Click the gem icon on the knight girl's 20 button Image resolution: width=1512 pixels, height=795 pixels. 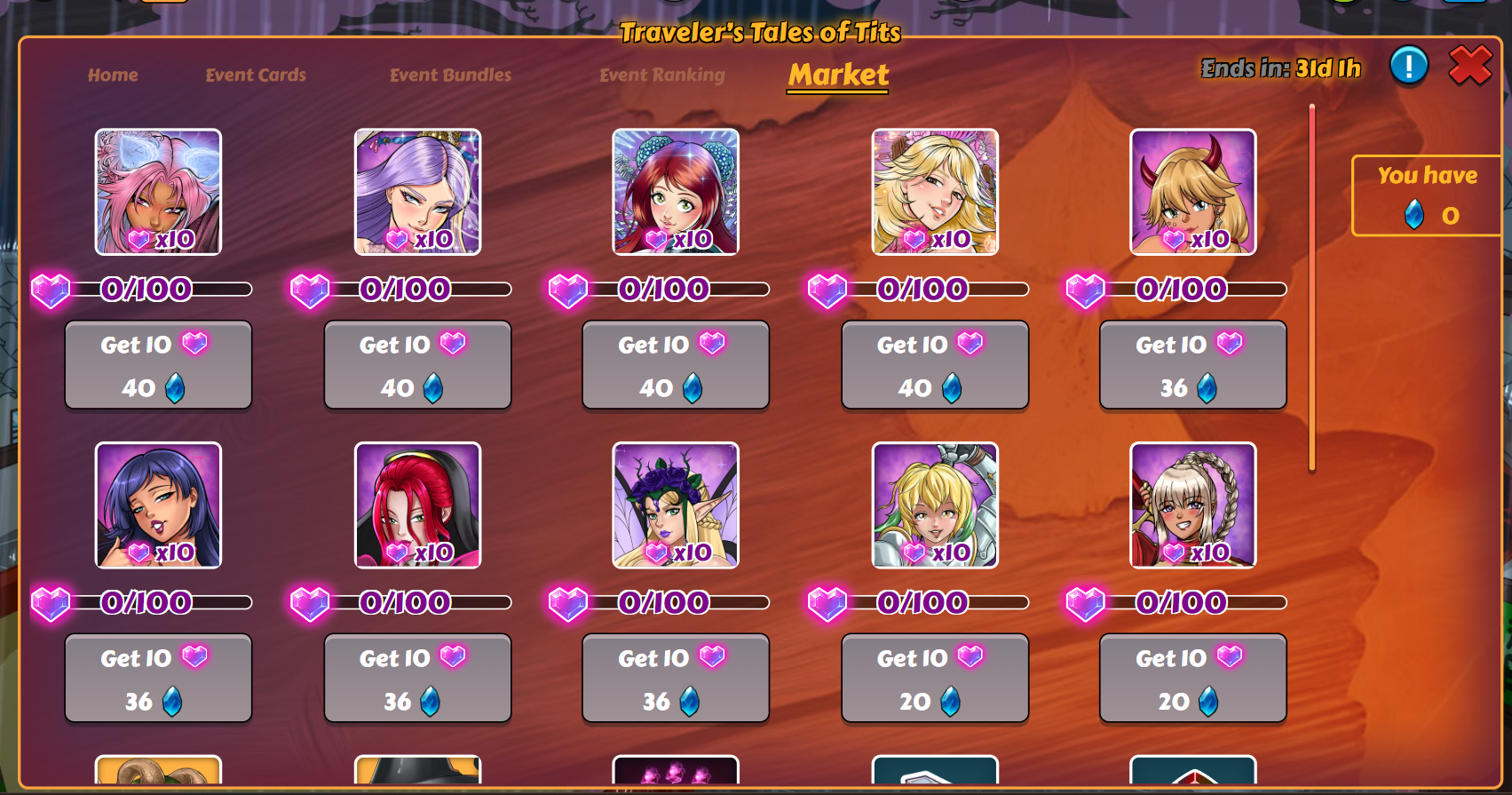point(952,701)
